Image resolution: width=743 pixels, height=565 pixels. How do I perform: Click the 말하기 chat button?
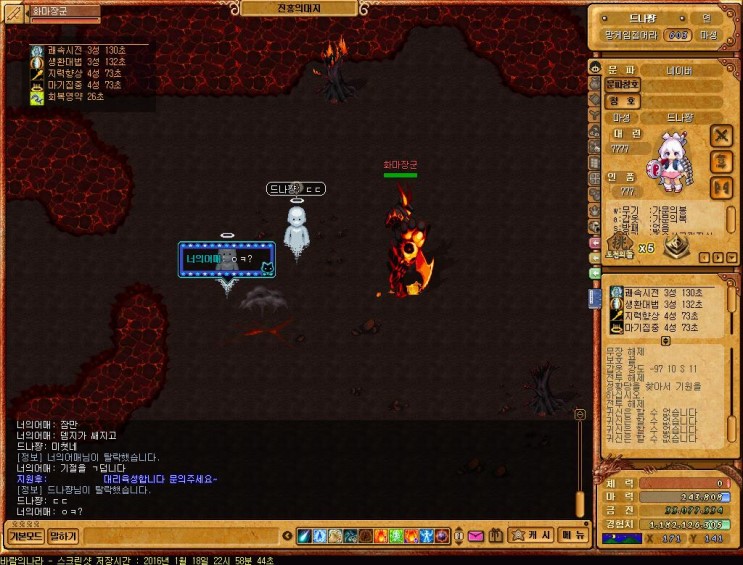pos(63,536)
